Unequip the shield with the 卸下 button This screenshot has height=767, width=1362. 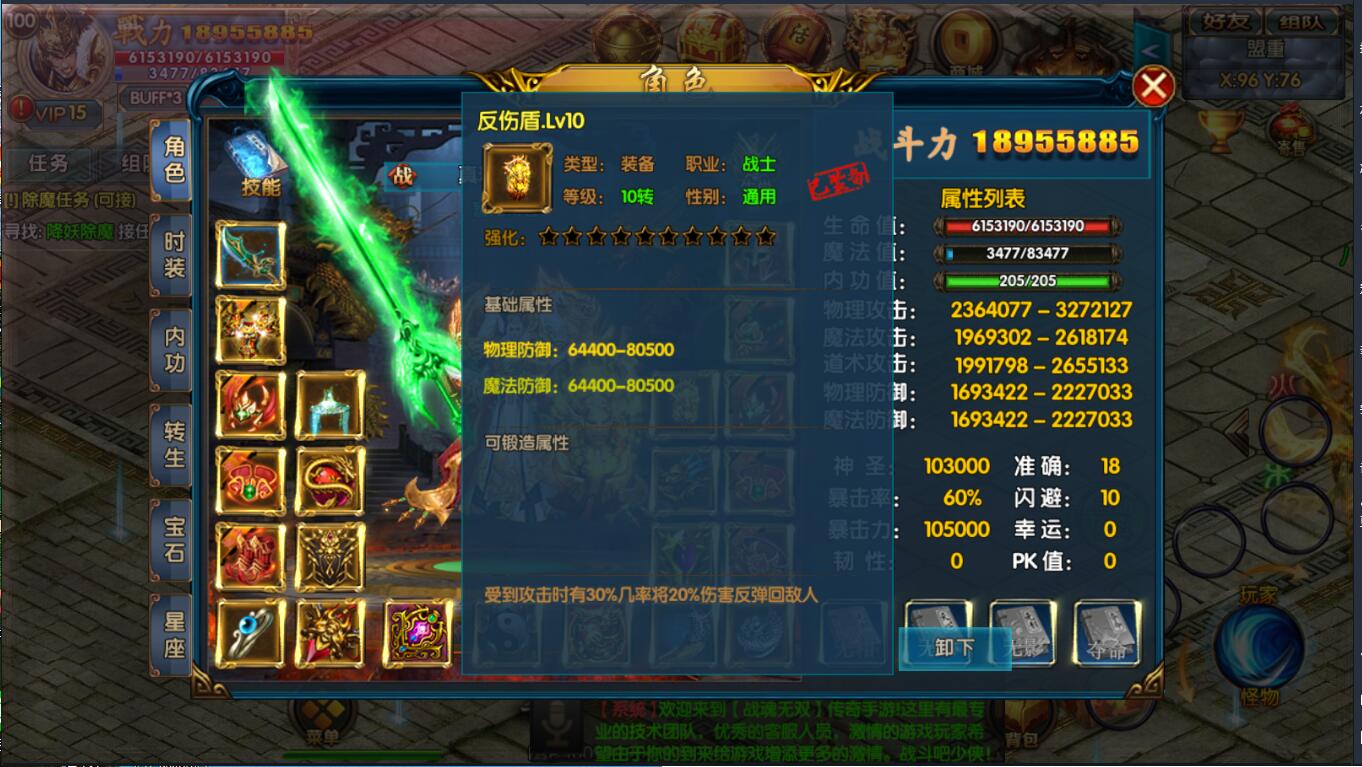pos(953,647)
